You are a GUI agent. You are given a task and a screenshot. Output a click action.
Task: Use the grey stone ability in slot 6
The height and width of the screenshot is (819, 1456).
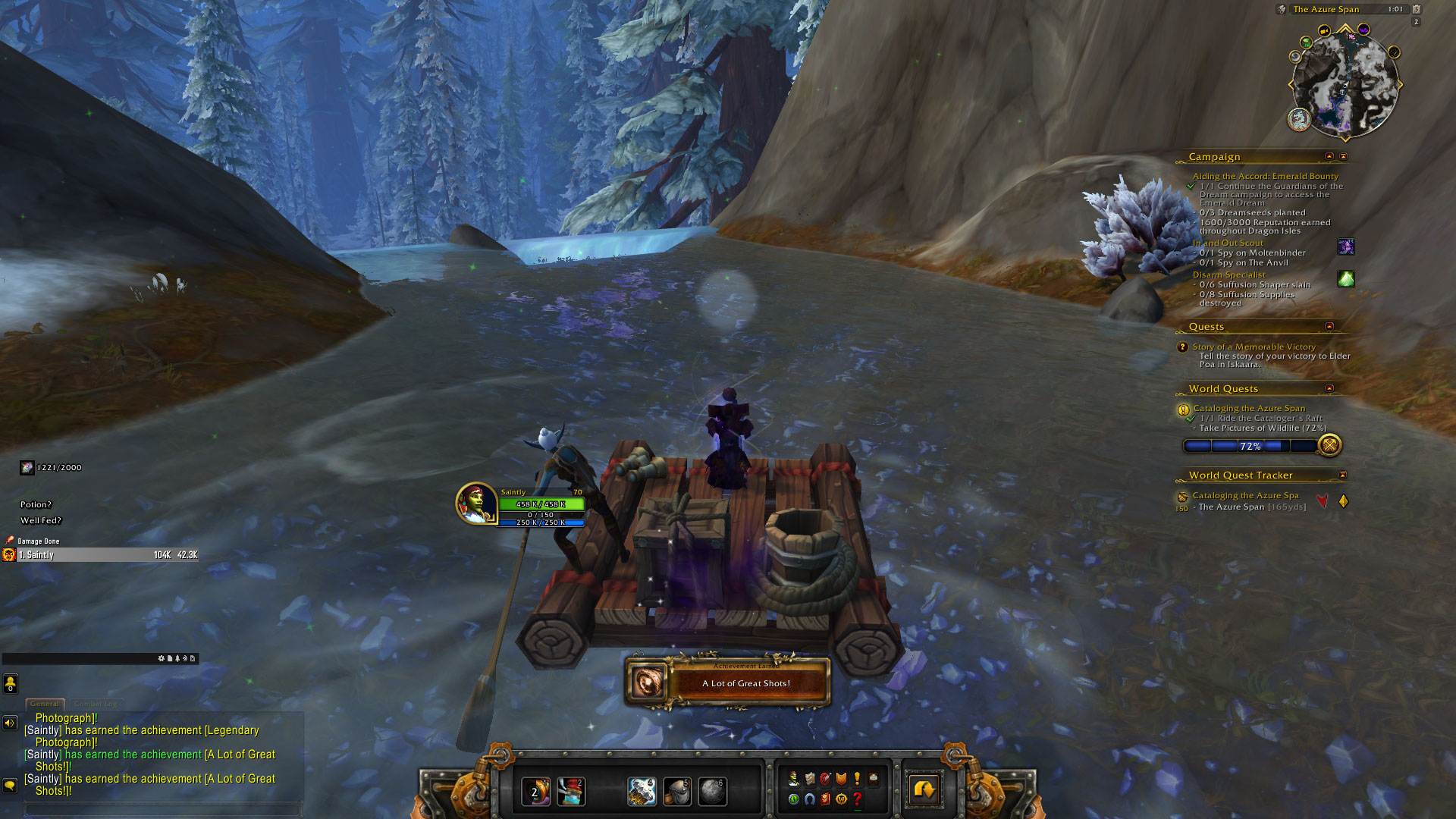coord(712,792)
